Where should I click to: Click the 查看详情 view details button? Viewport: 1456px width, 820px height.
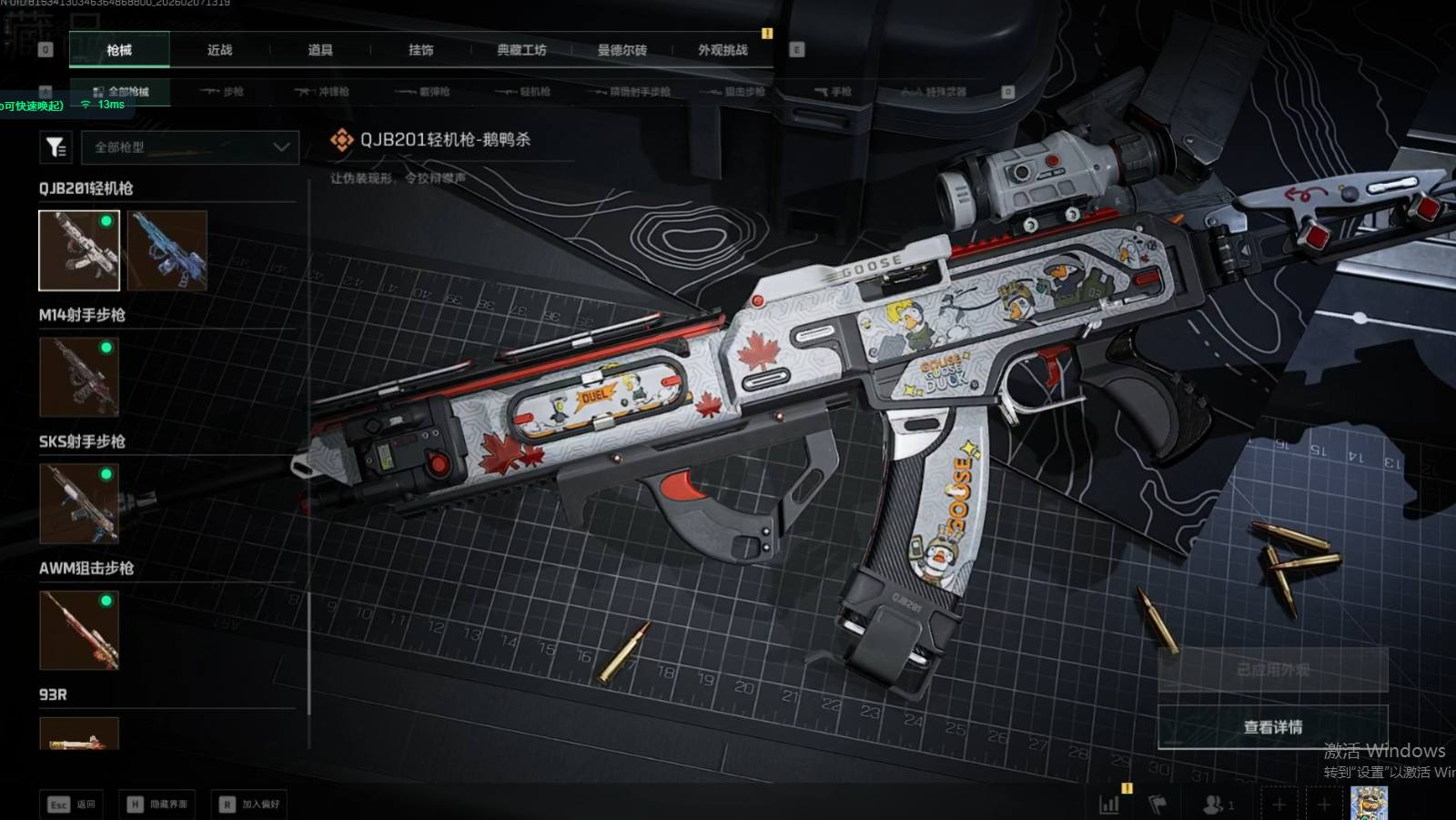[x=1272, y=727]
